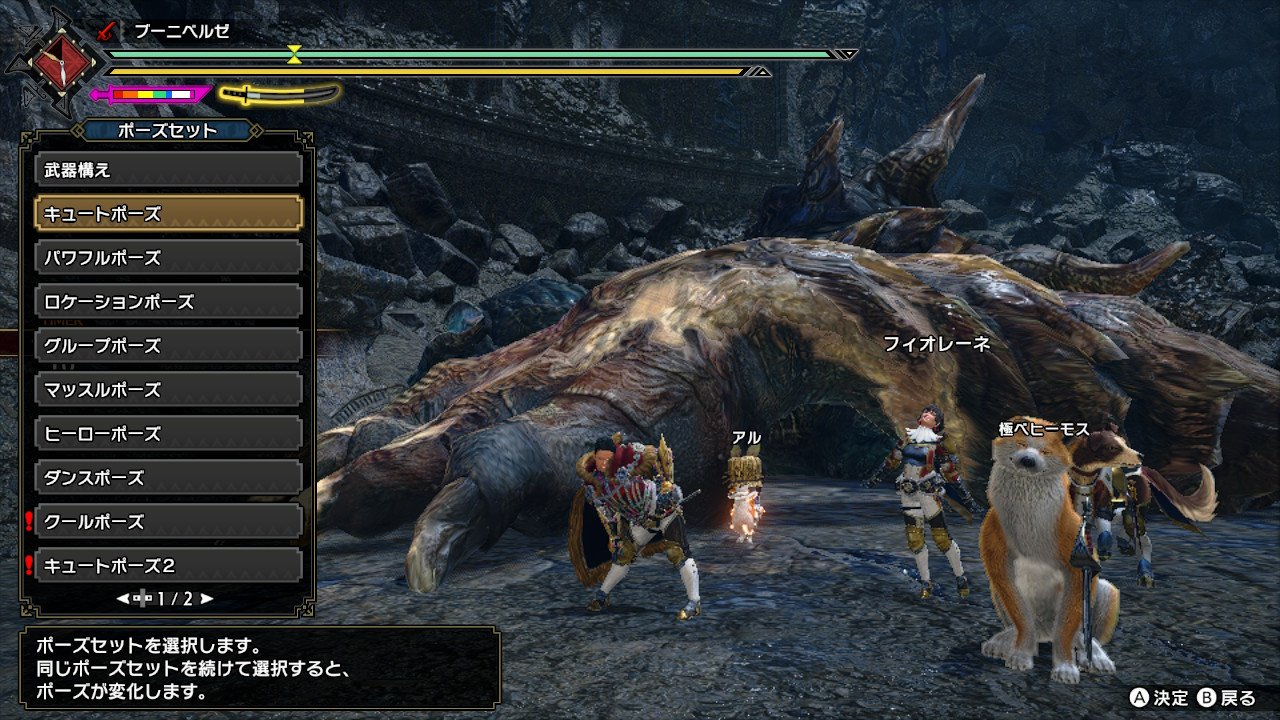
Task: Select the 武器構え pose set
Action: pos(168,170)
